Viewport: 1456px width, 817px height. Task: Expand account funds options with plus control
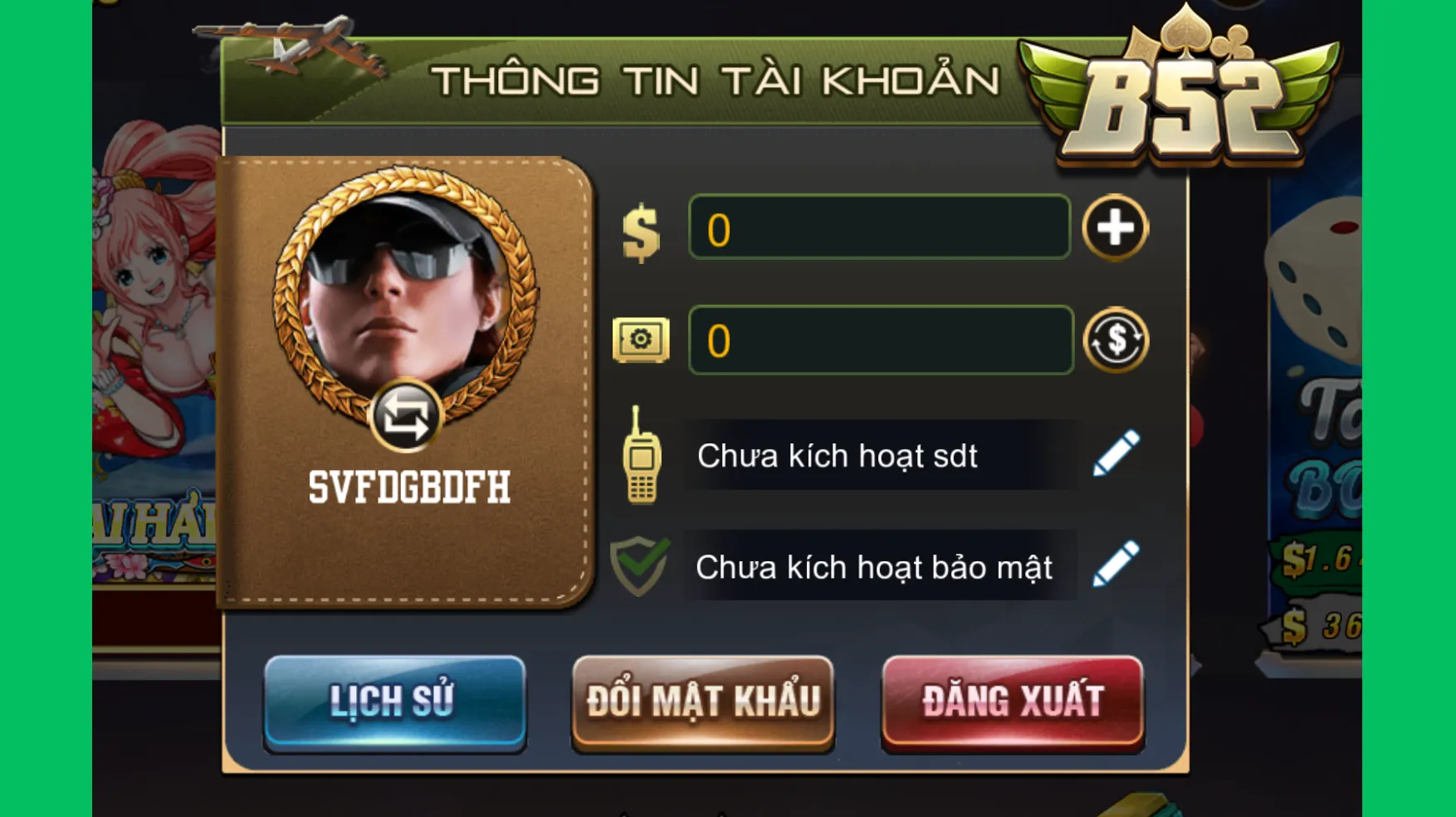(x=1116, y=228)
